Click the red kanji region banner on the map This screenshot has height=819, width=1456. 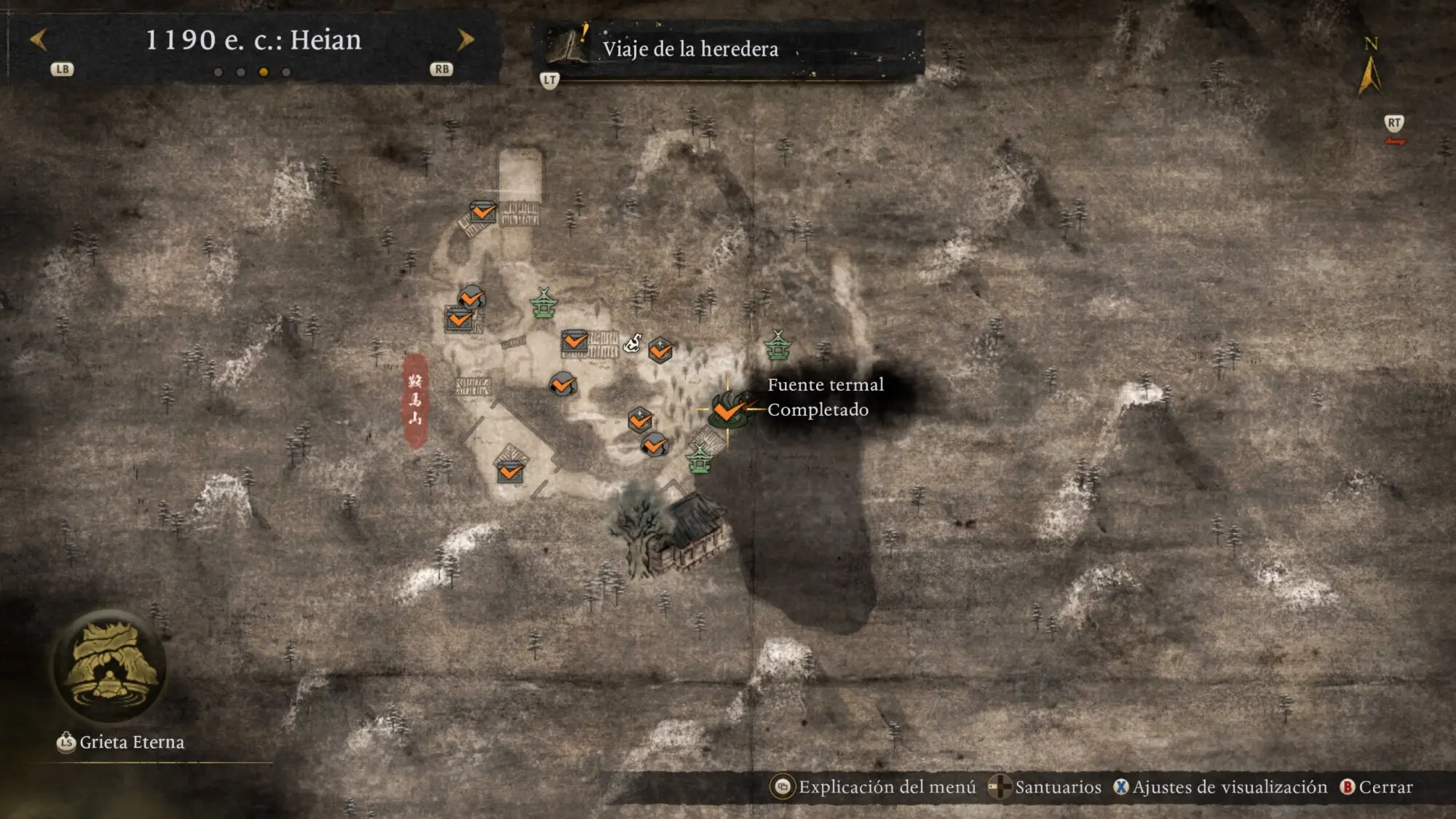415,400
